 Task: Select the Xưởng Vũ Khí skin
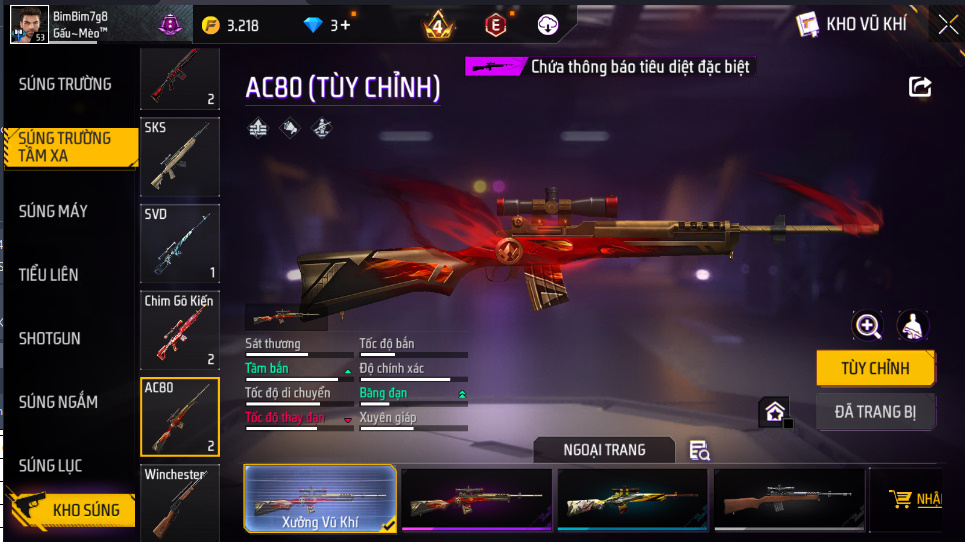coord(320,498)
